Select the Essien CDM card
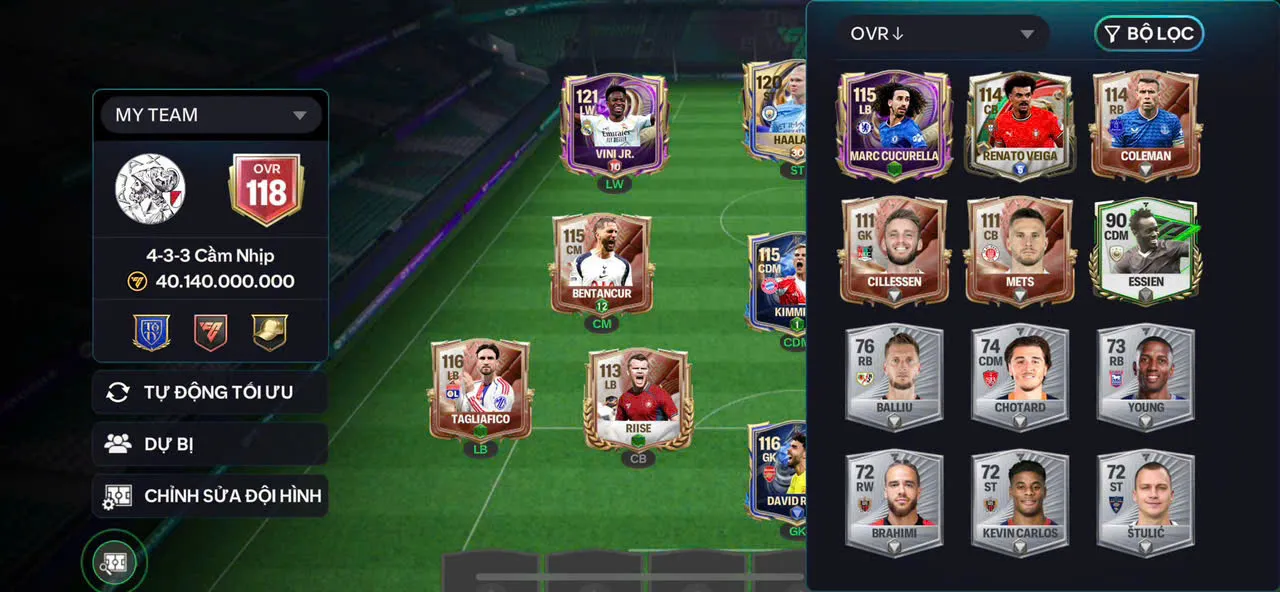The width and height of the screenshot is (1280, 592). [1145, 250]
